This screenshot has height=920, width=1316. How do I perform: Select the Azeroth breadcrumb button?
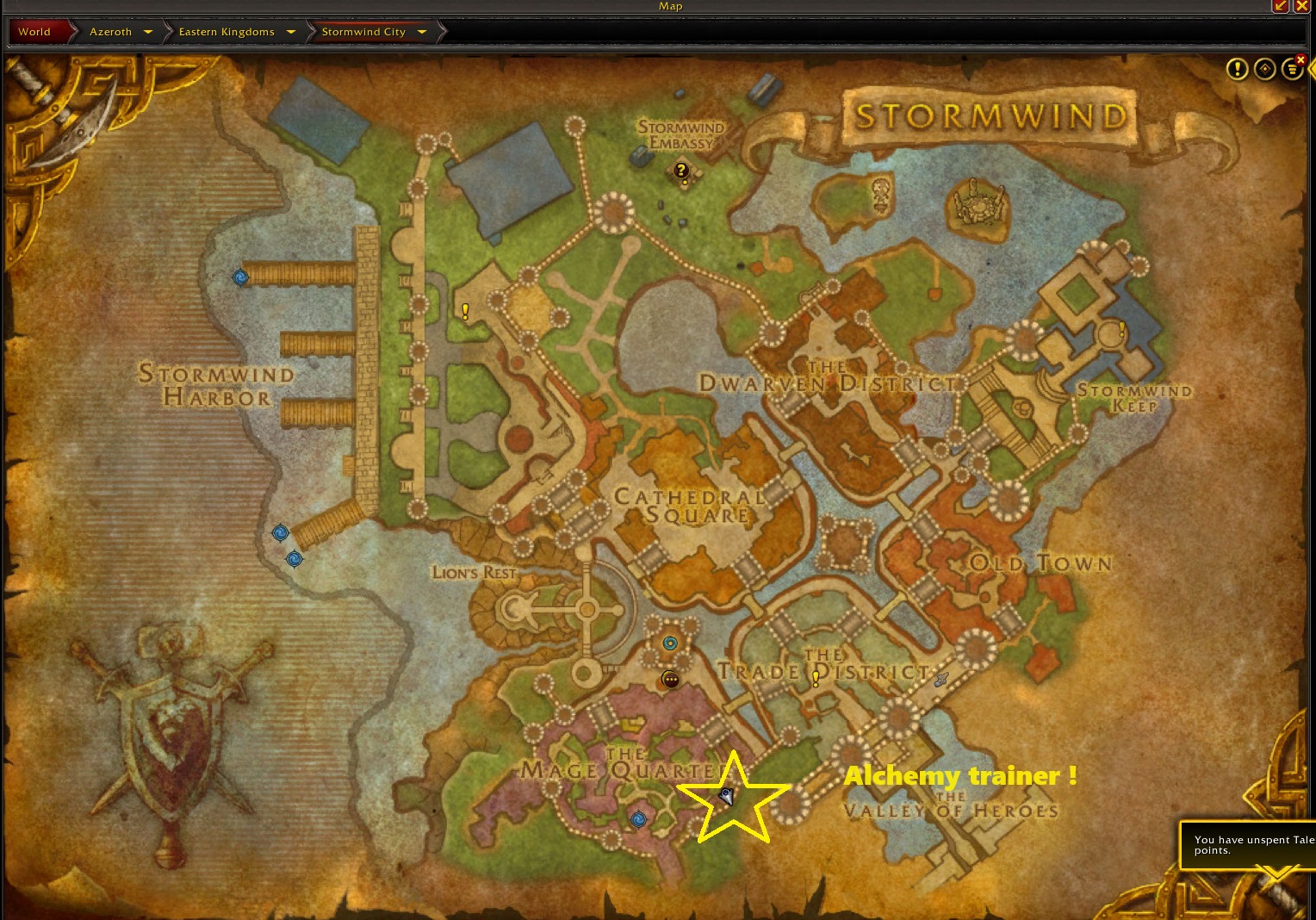pos(111,32)
